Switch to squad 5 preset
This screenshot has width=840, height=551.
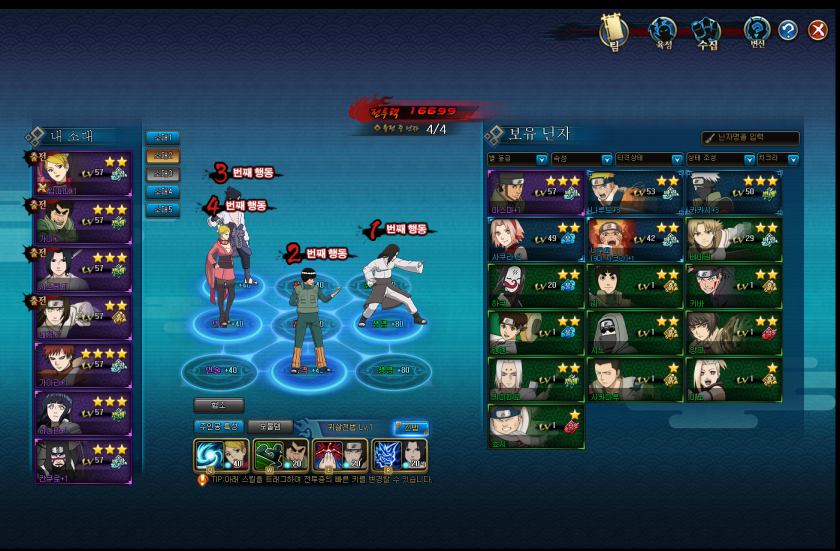(162, 209)
